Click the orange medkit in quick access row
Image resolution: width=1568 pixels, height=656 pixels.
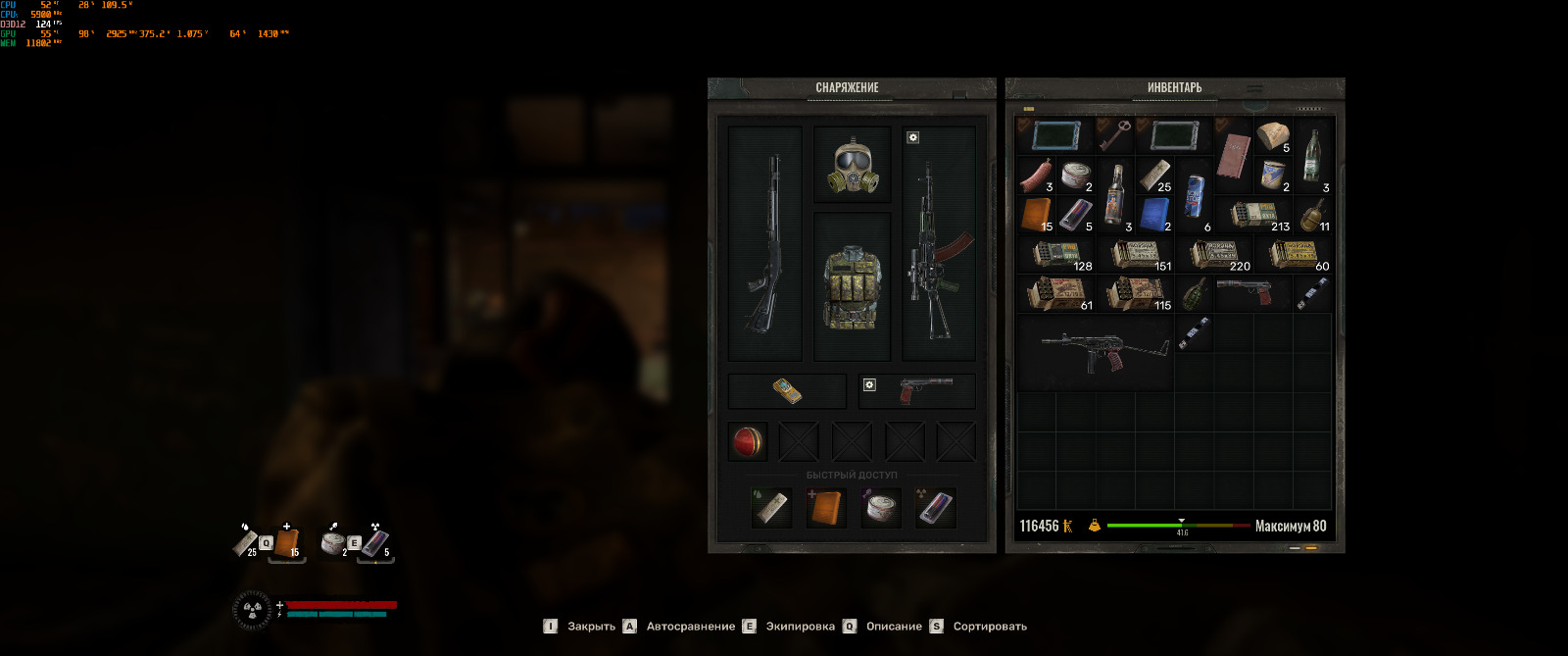(825, 508)
